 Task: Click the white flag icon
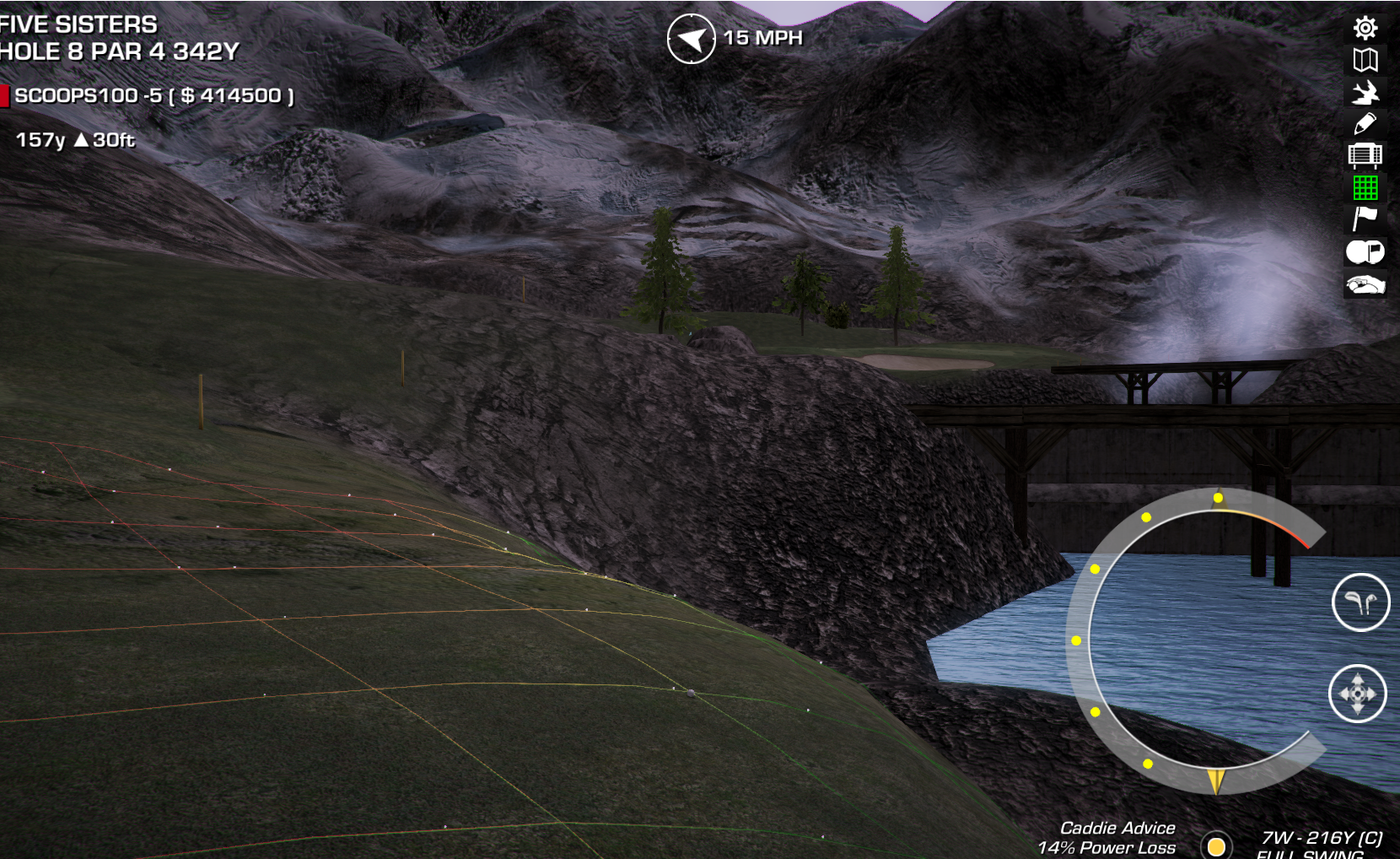1365,219
